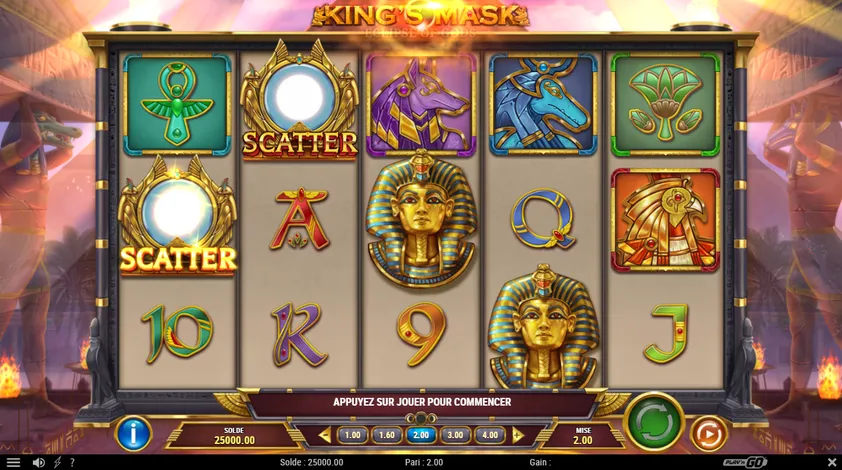Spin the reels with the green button
The height and width of the screenshot is (470, 842).
coord(654,423)
